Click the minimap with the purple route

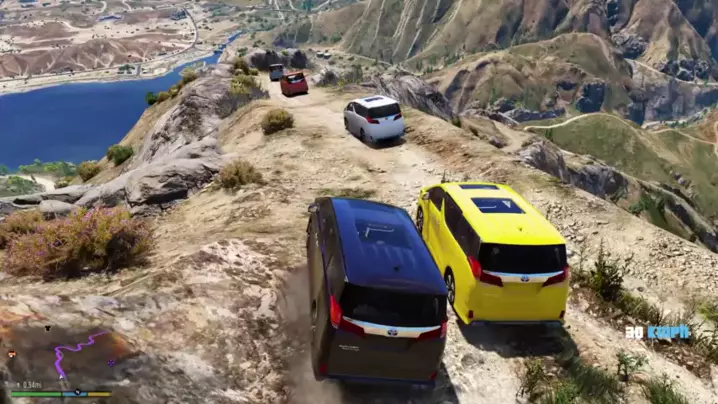[62, 356]
